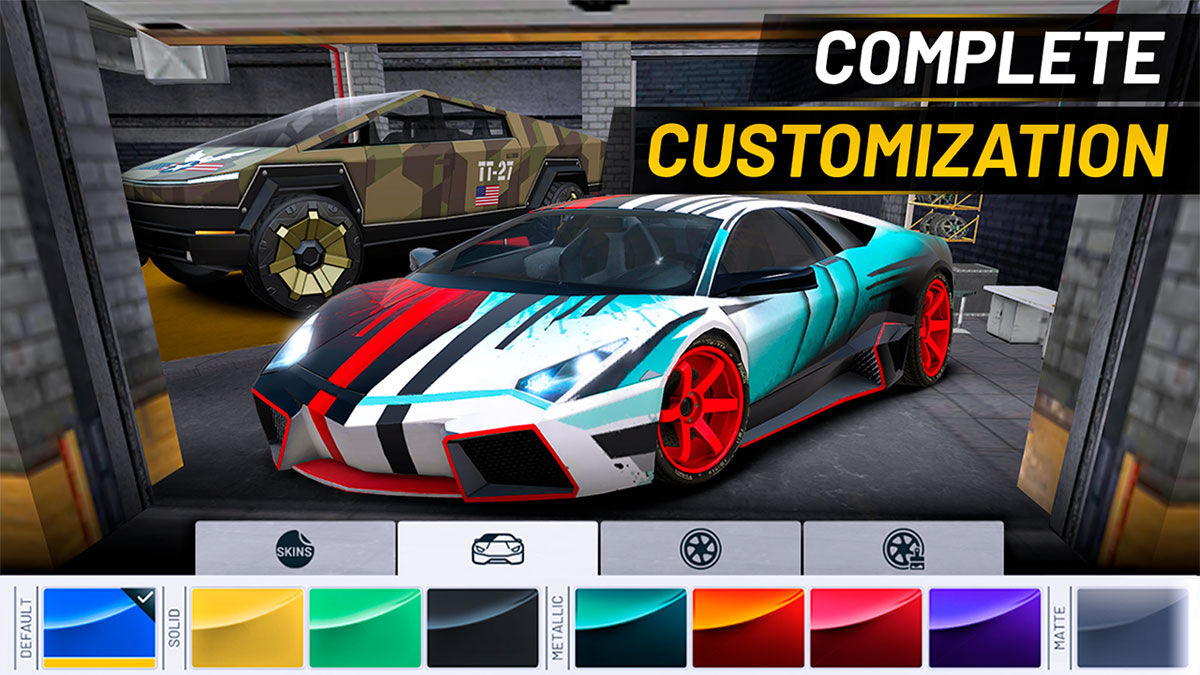Choose the metallic teal paint swatch

pyautogui.click(x=631, y=627)
